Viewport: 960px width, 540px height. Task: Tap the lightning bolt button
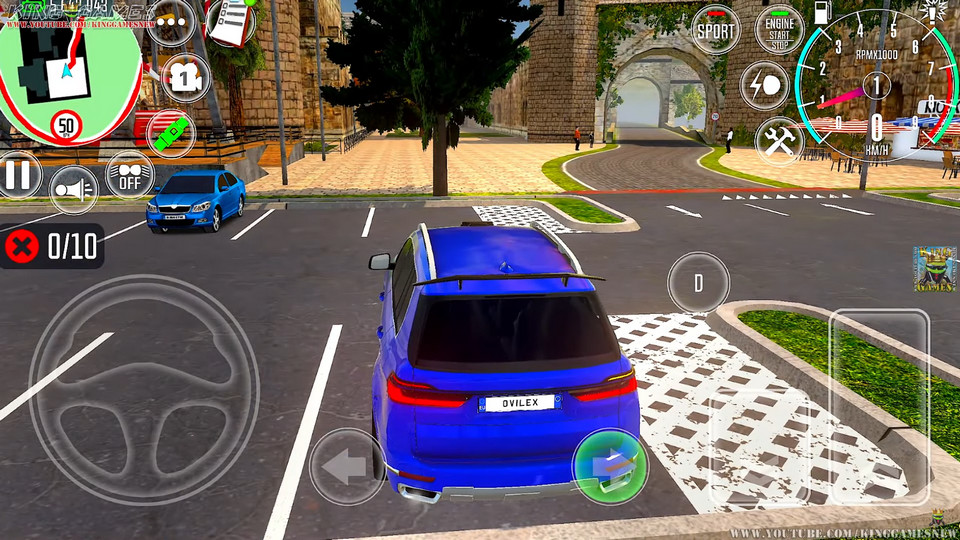coord(765,85)
